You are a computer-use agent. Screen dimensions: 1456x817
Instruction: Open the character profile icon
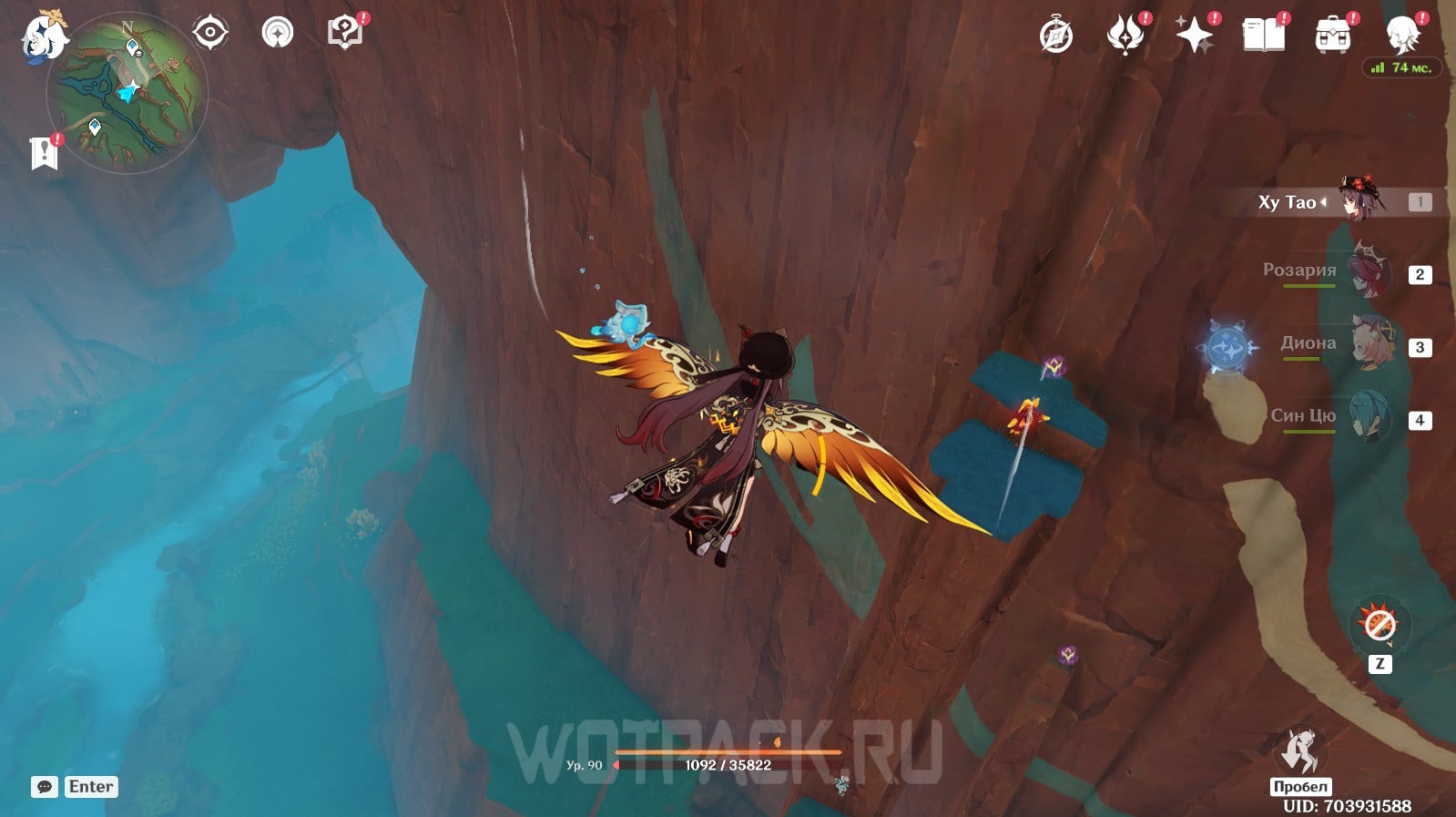pyautogui.click(x=1402, y=35)
